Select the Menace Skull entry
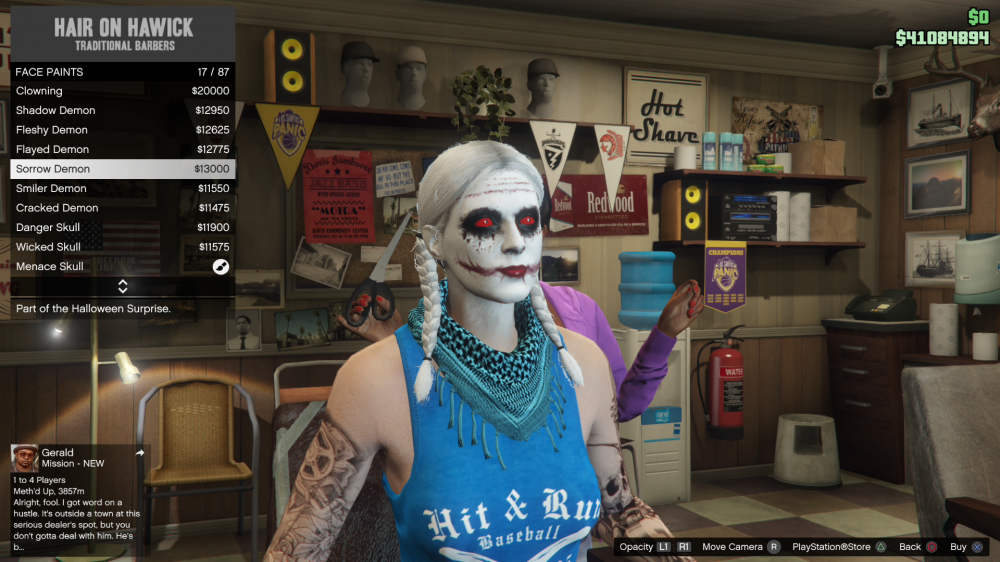Viewport: 1000px width, 562px height. (122, 267)
